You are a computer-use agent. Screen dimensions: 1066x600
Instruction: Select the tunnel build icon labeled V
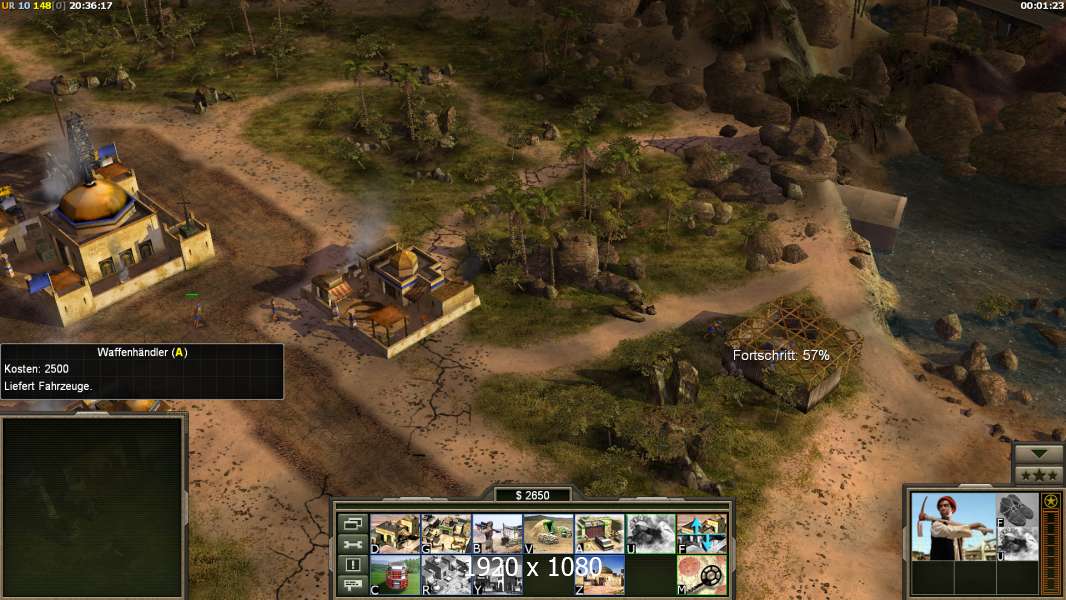click(548, 534)
